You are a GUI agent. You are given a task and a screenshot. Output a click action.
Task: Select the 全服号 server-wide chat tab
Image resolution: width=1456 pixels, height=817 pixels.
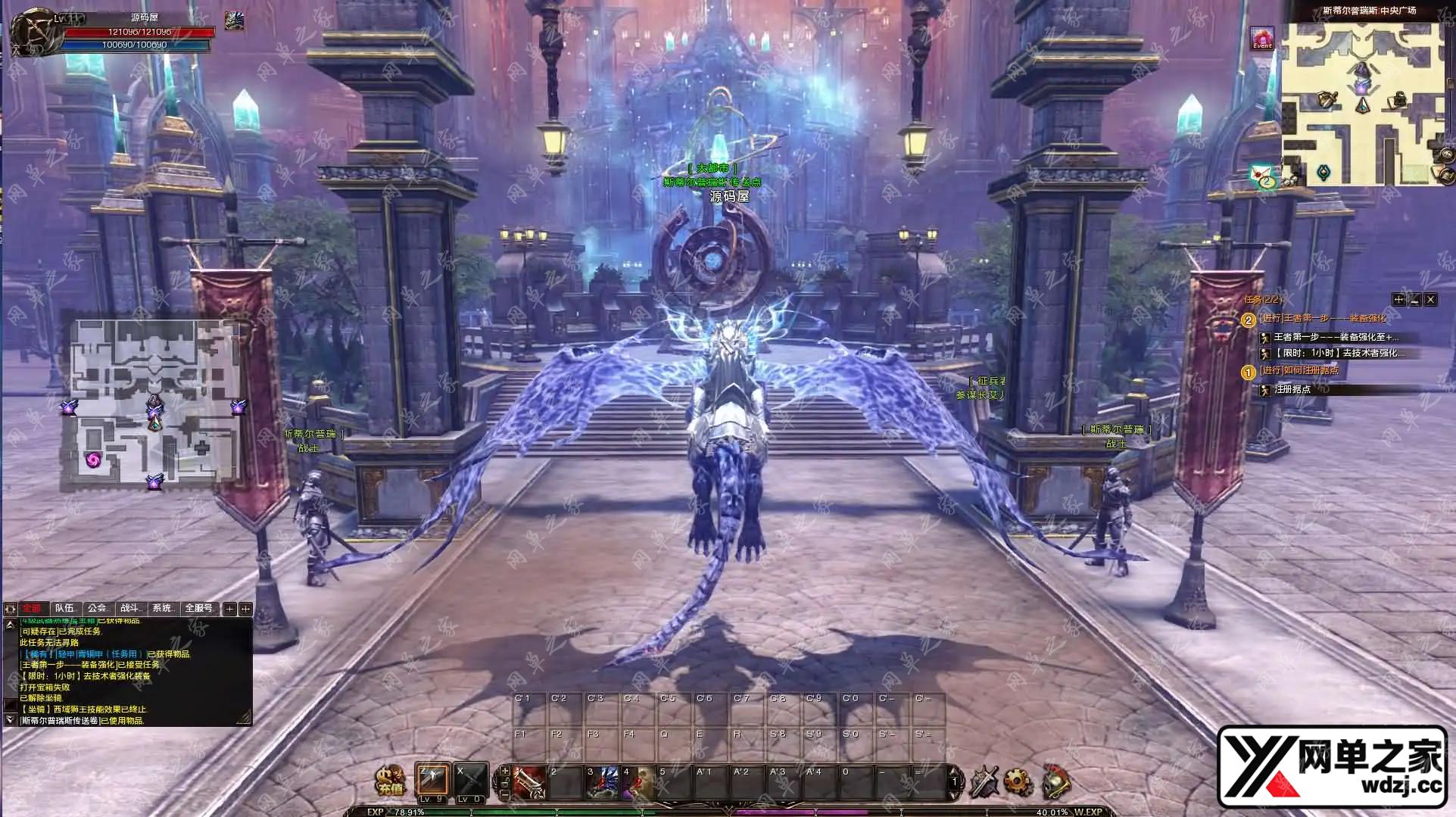click(x=199, y=608)
